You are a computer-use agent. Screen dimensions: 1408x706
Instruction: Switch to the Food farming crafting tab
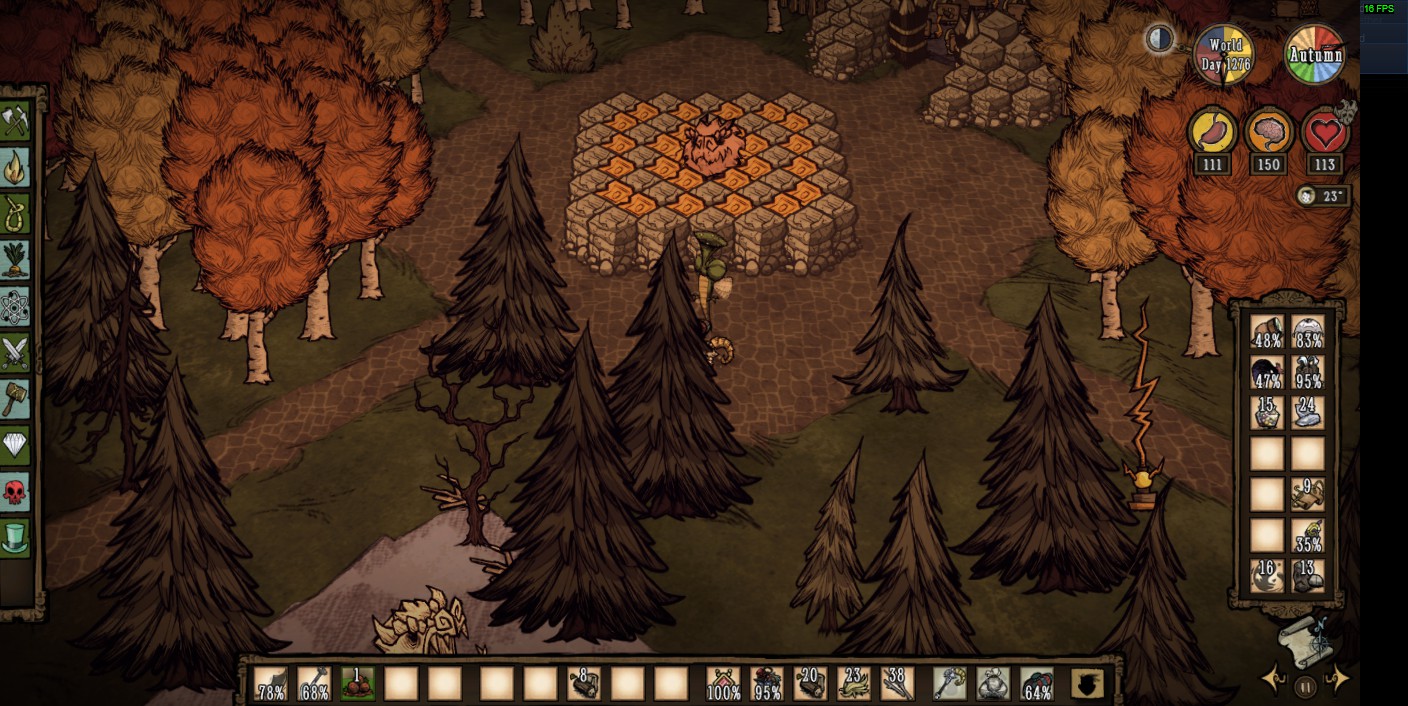pos(16,260)
